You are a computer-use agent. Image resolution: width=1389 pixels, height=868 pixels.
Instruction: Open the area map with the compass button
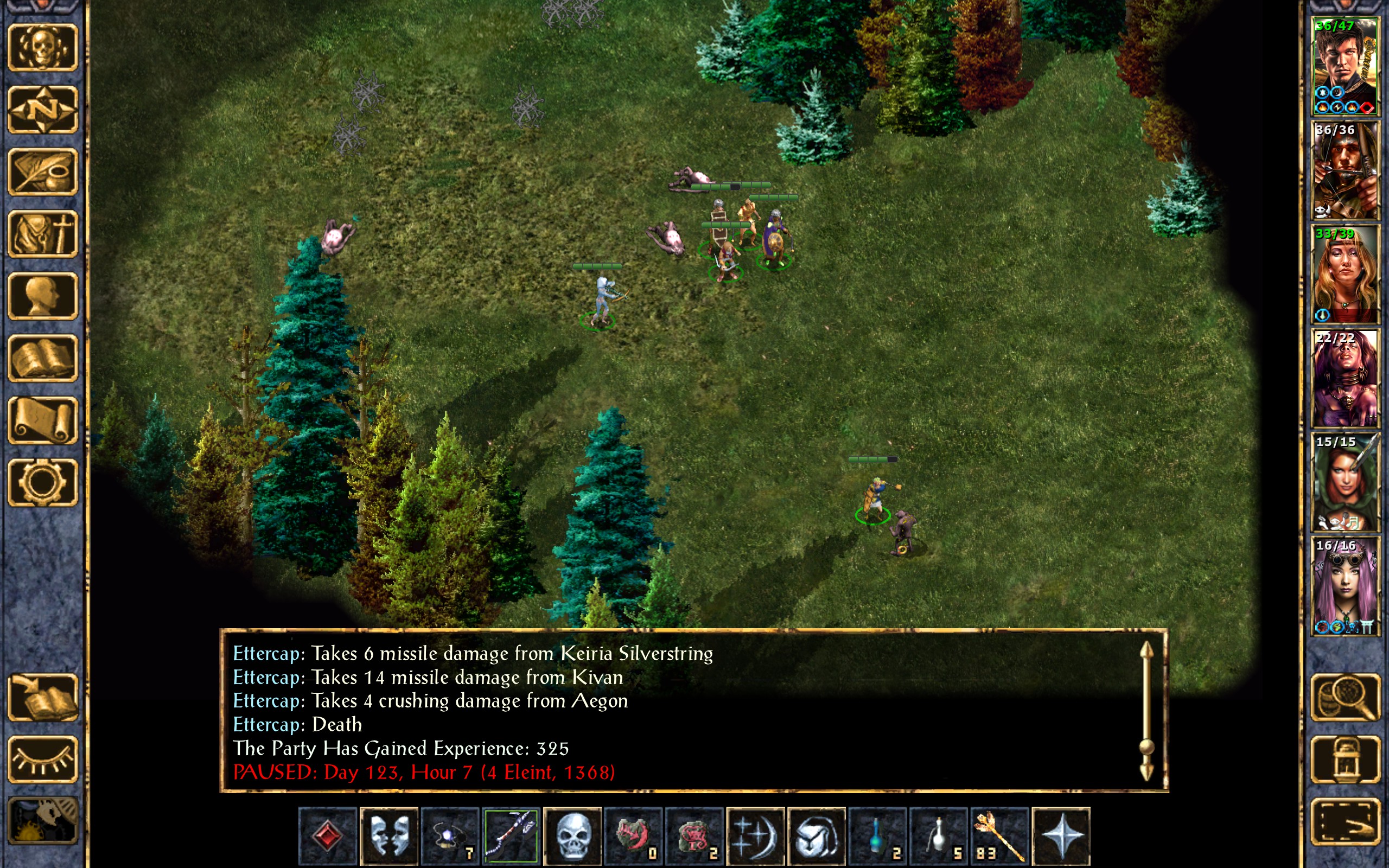pos(43,109)
